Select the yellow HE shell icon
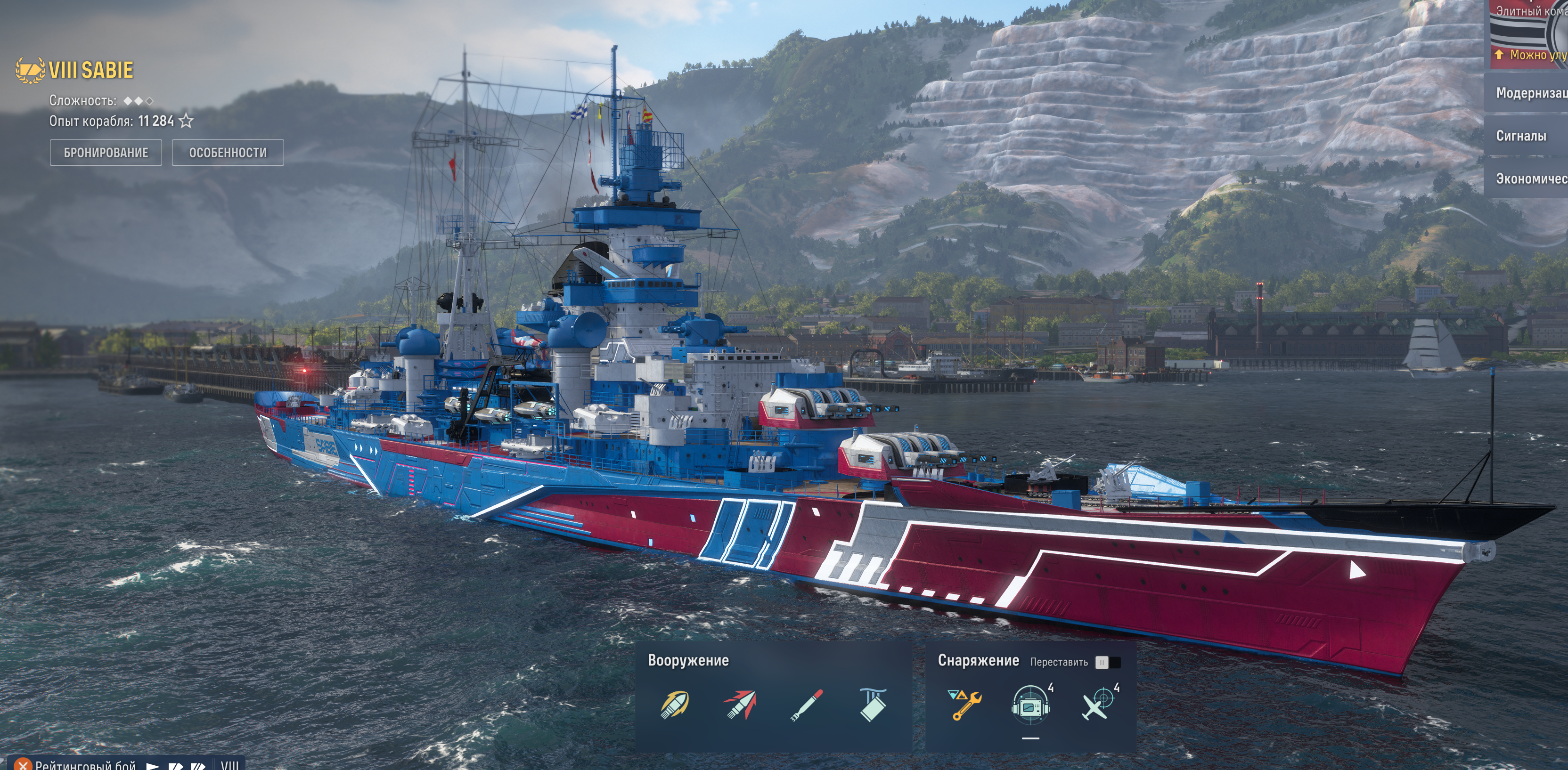The image size is (1568, 770). pos(674,705)
